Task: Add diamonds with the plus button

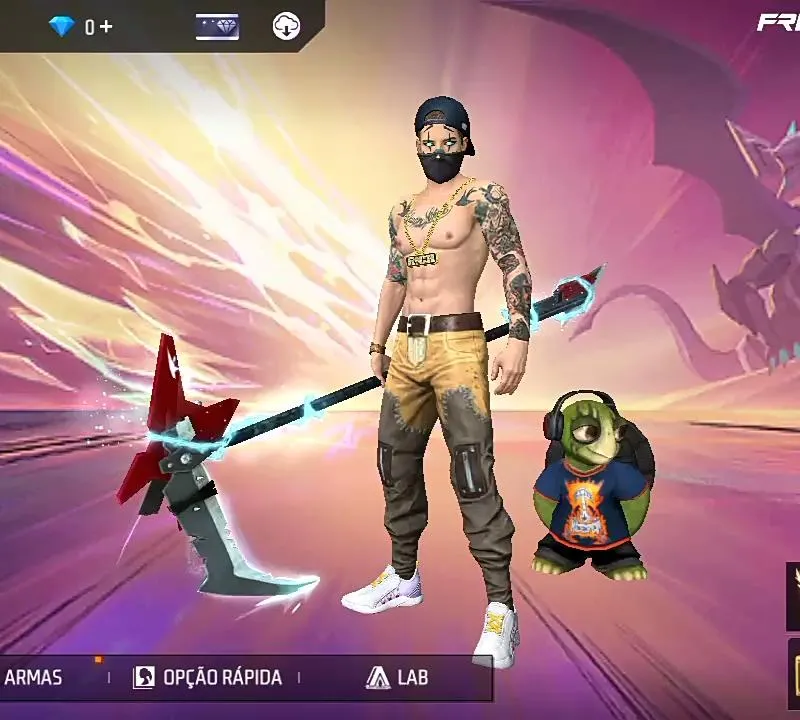Action: click(106, 27)
